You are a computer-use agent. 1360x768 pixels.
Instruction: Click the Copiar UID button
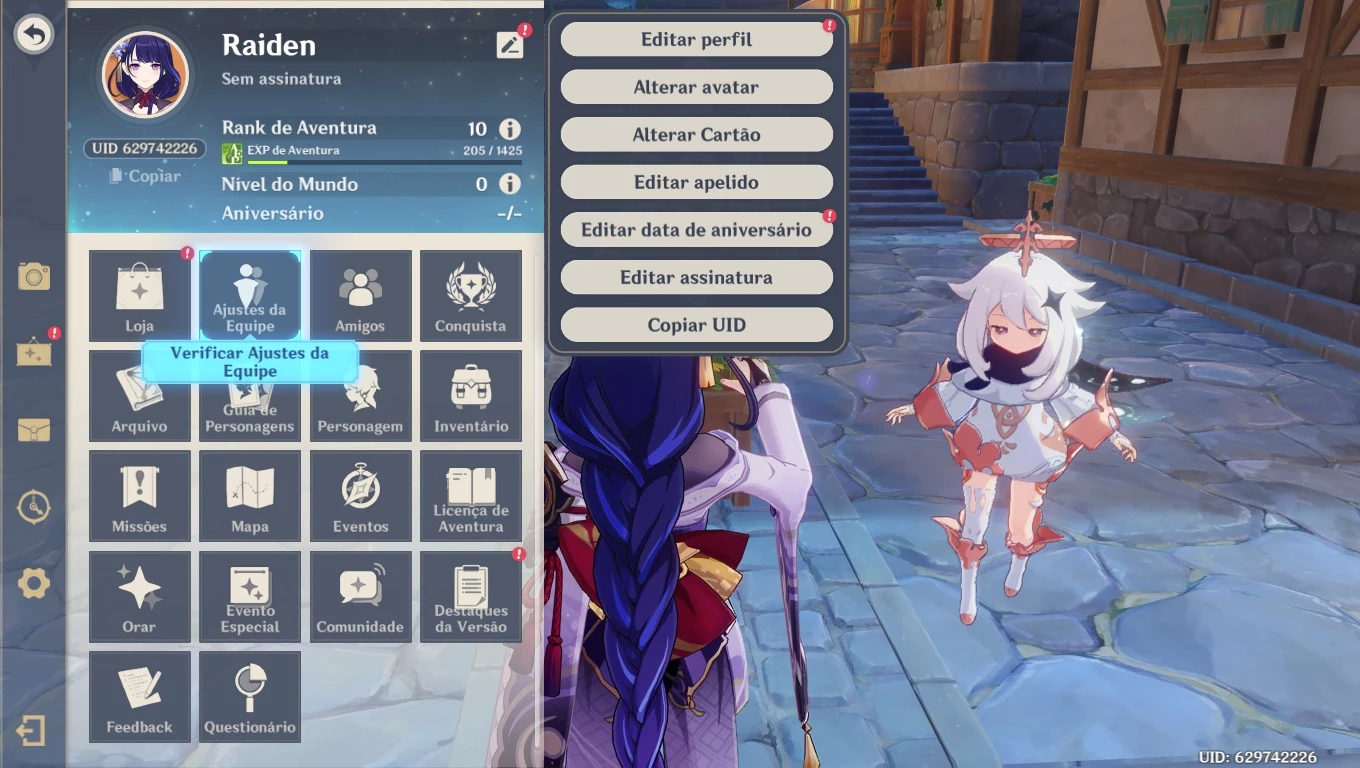click(695, 324)
